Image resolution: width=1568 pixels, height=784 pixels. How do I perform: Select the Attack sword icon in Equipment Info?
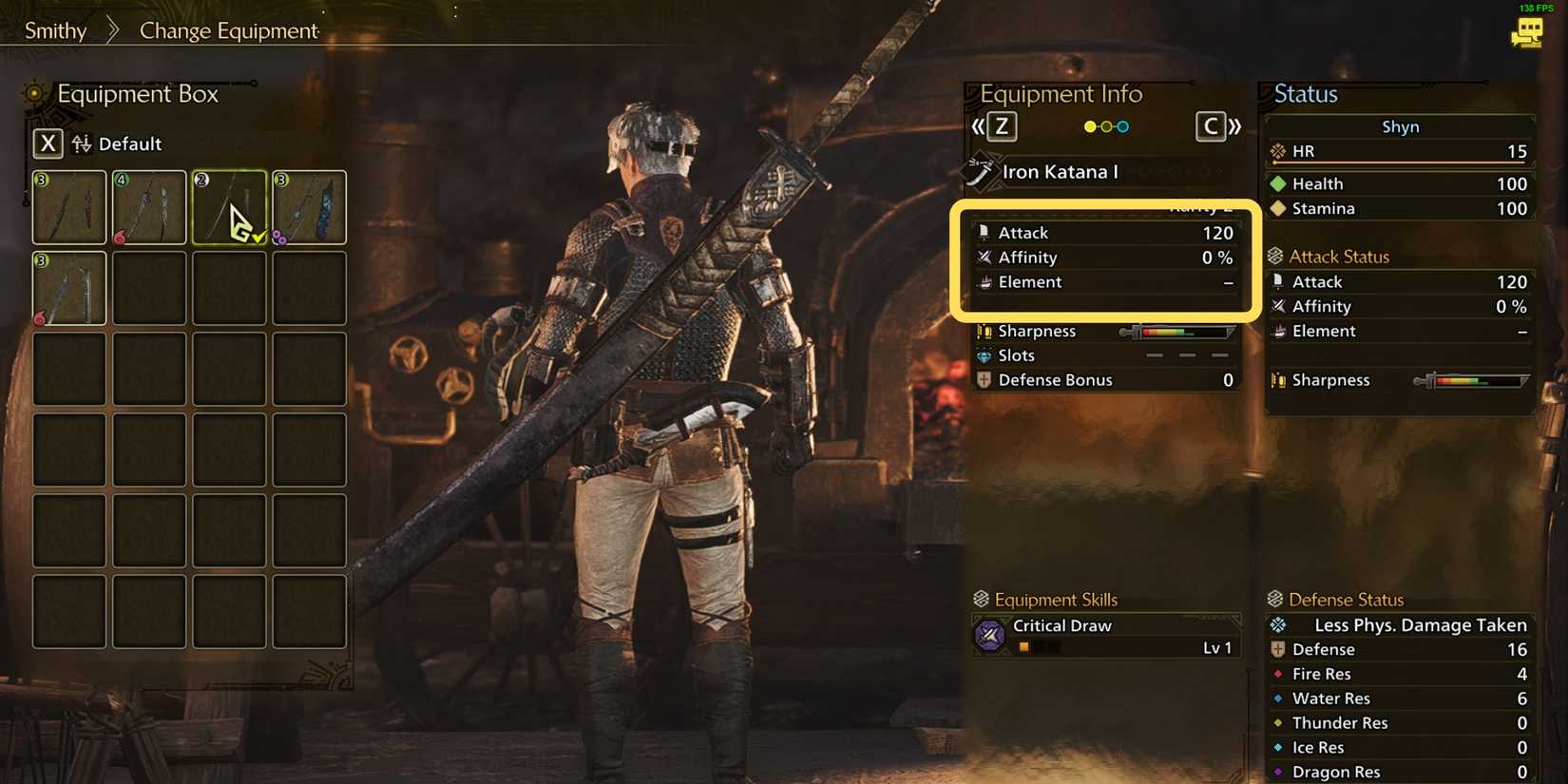point(984,232)
